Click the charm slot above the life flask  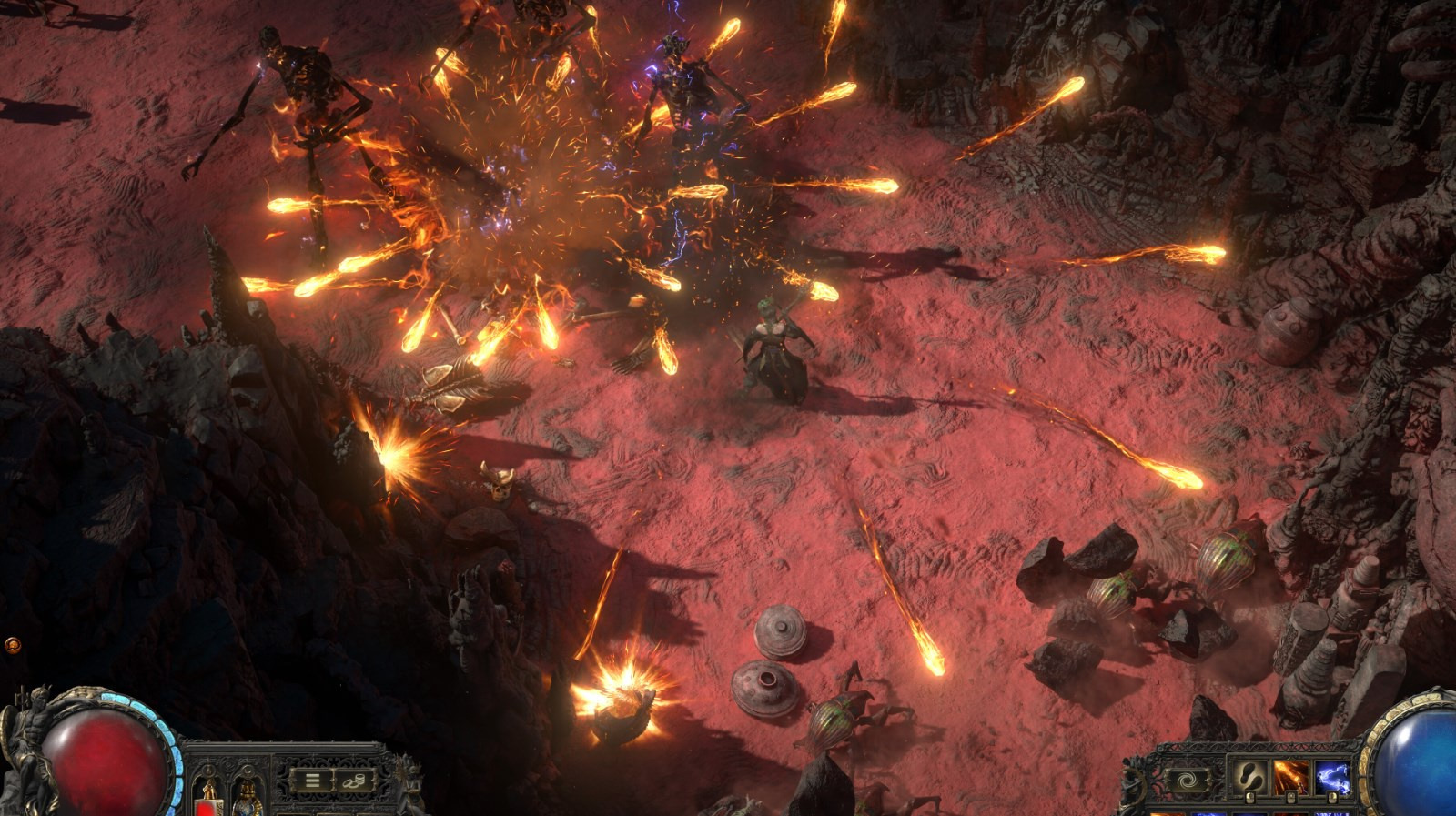point(210,770)
